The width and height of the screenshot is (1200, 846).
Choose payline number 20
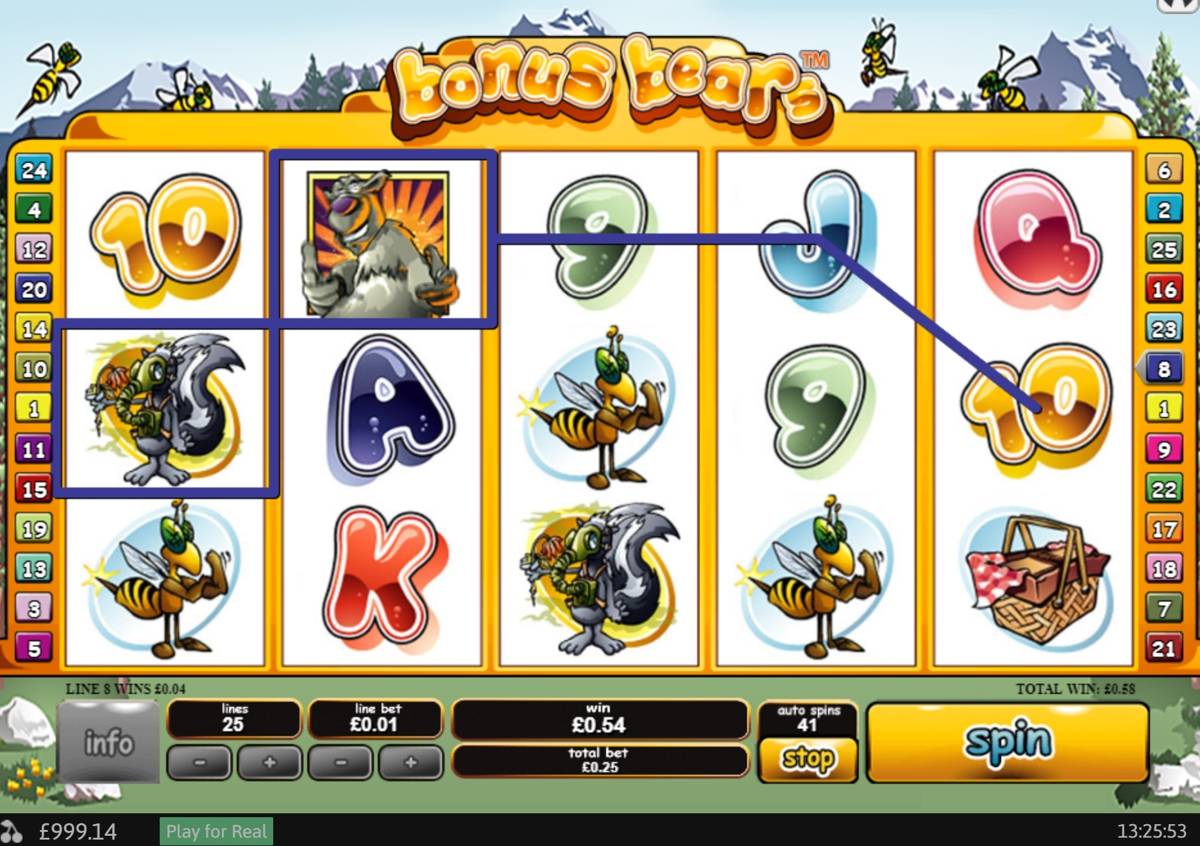tap(34, 290)
